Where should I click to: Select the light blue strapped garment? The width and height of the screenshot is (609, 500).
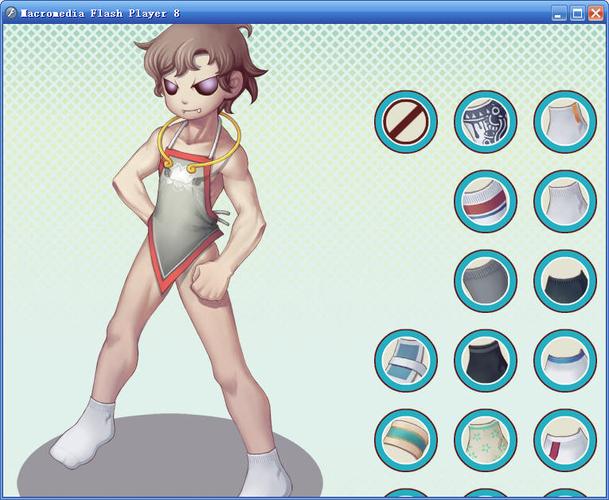pos(406,360)
